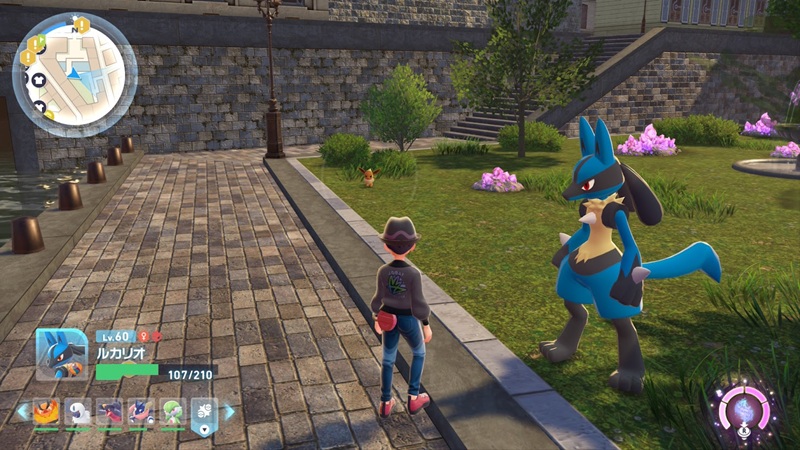Cycle party left with the left arrow

click(22, 411)
